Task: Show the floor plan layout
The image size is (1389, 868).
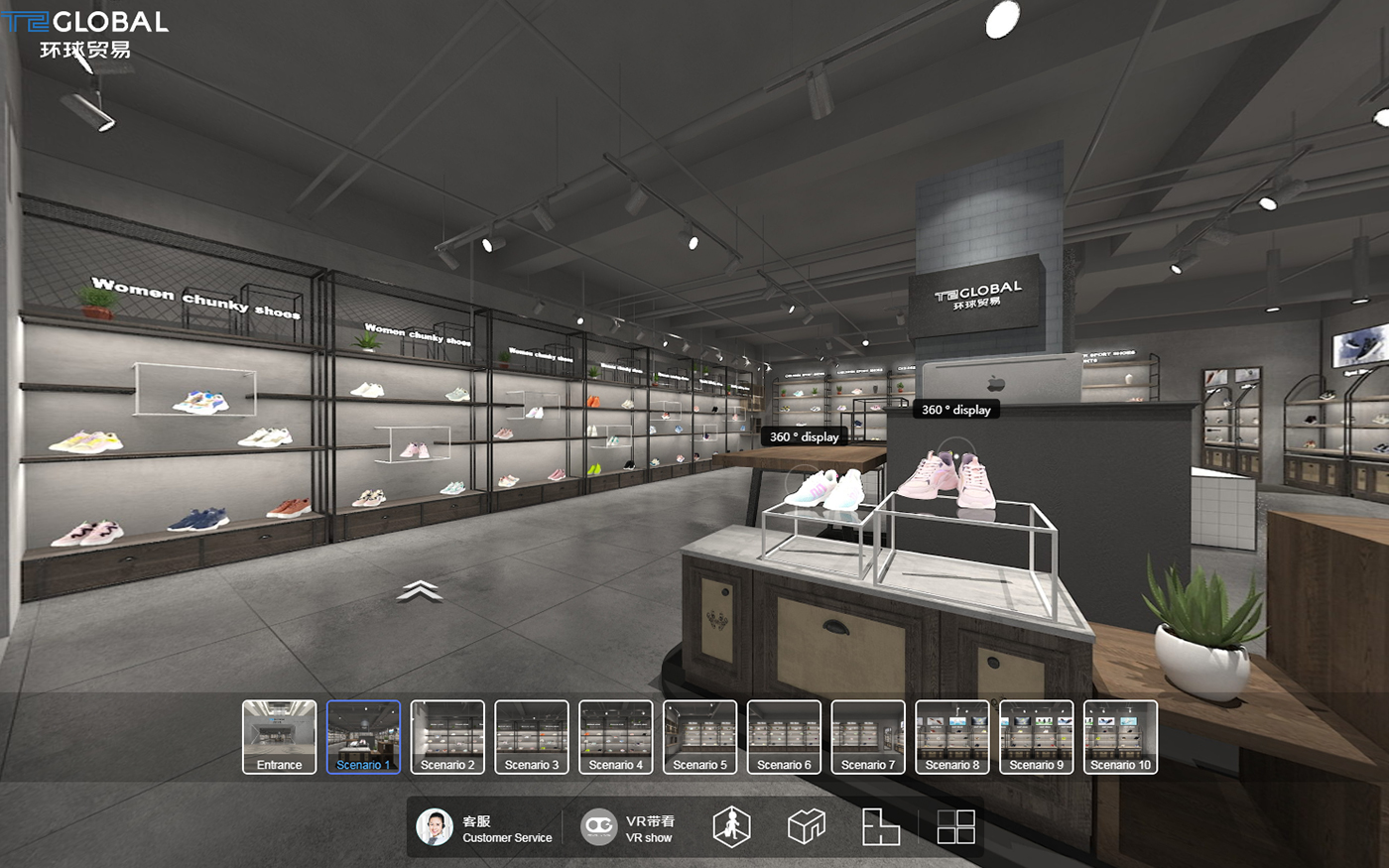Action: (880, 826)
